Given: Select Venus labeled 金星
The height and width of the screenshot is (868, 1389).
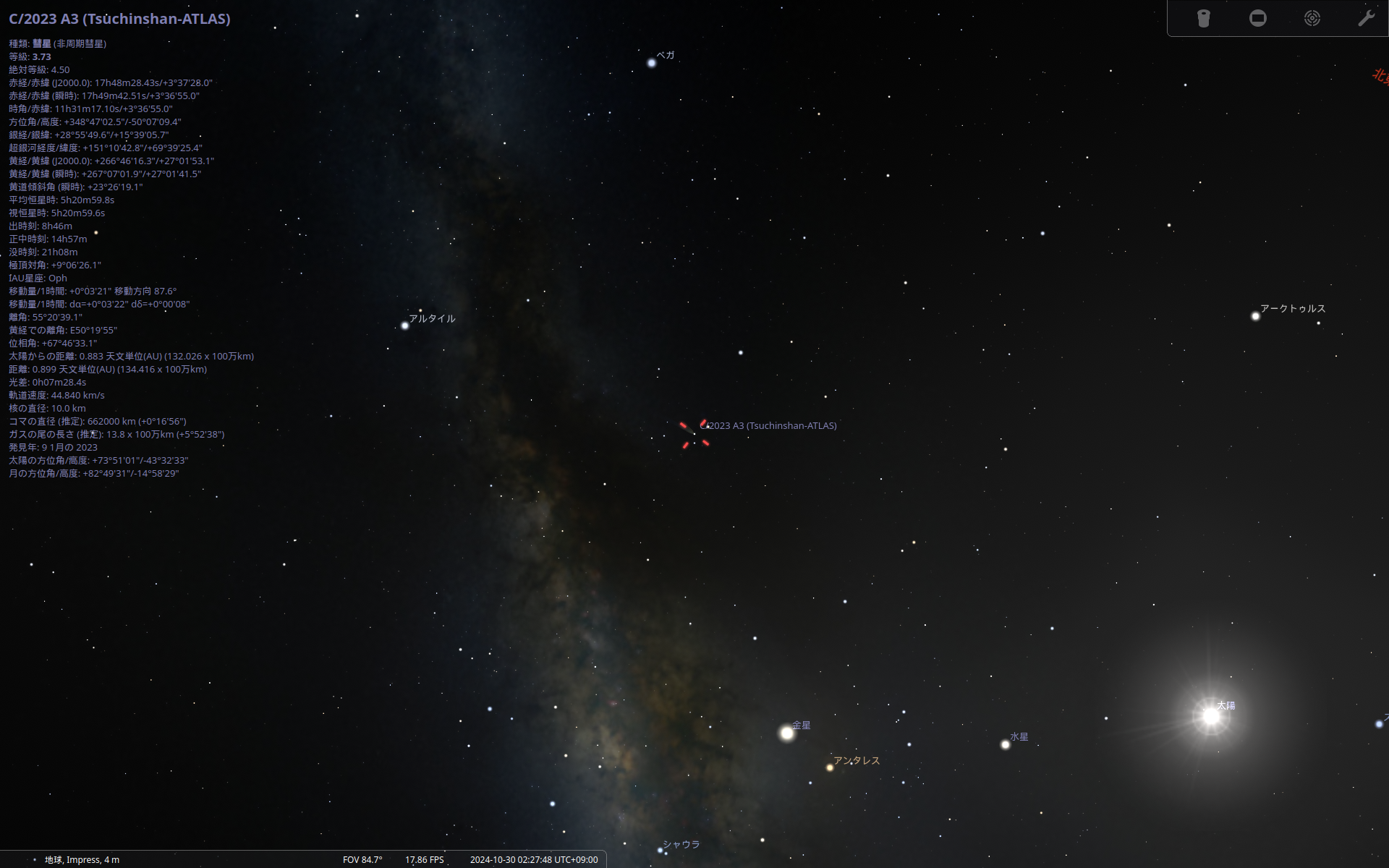Looking at the screenshot, I should (x=786, y=733).
